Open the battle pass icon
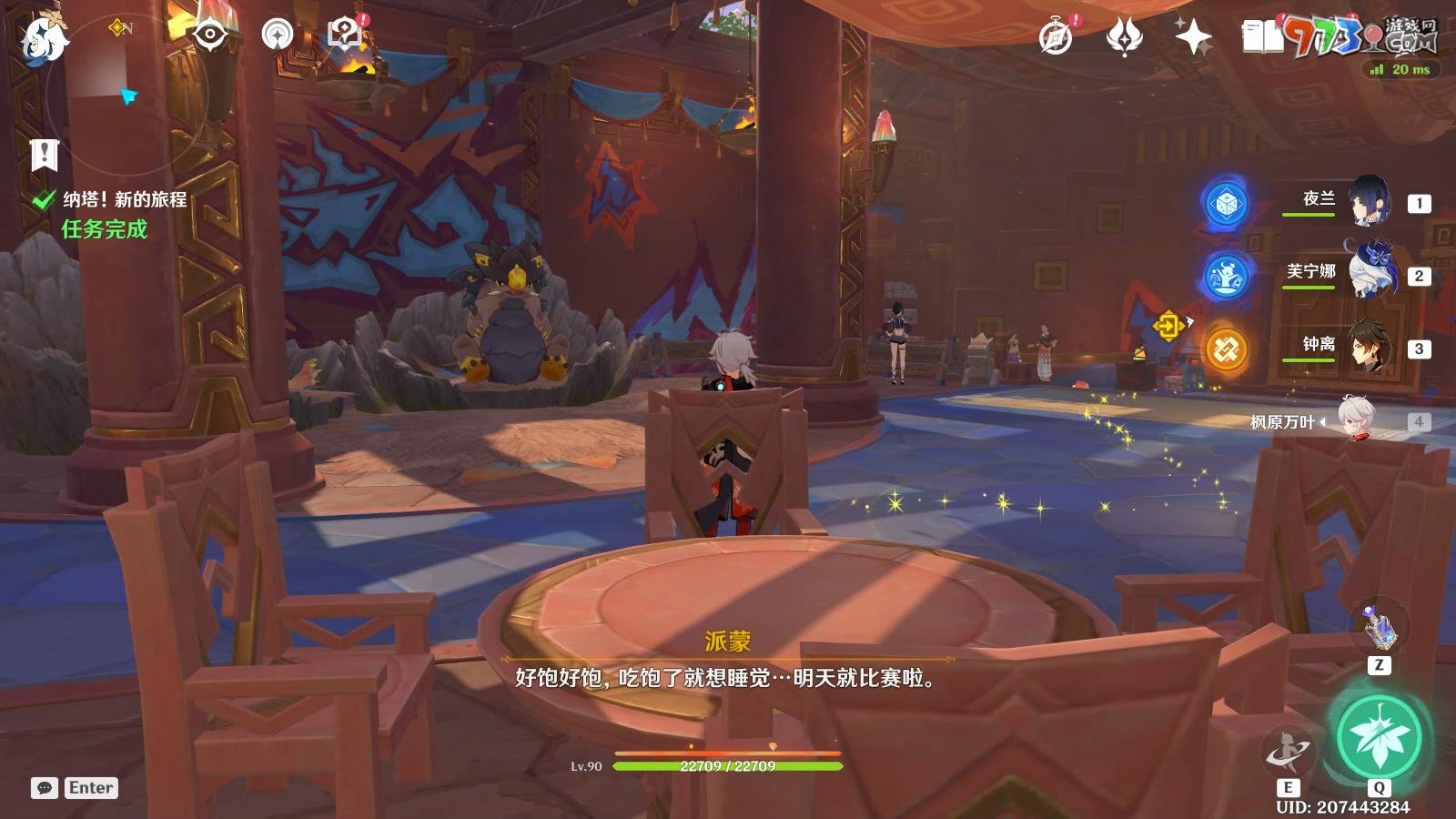The image size is (1456, 819). (1124, 37)
